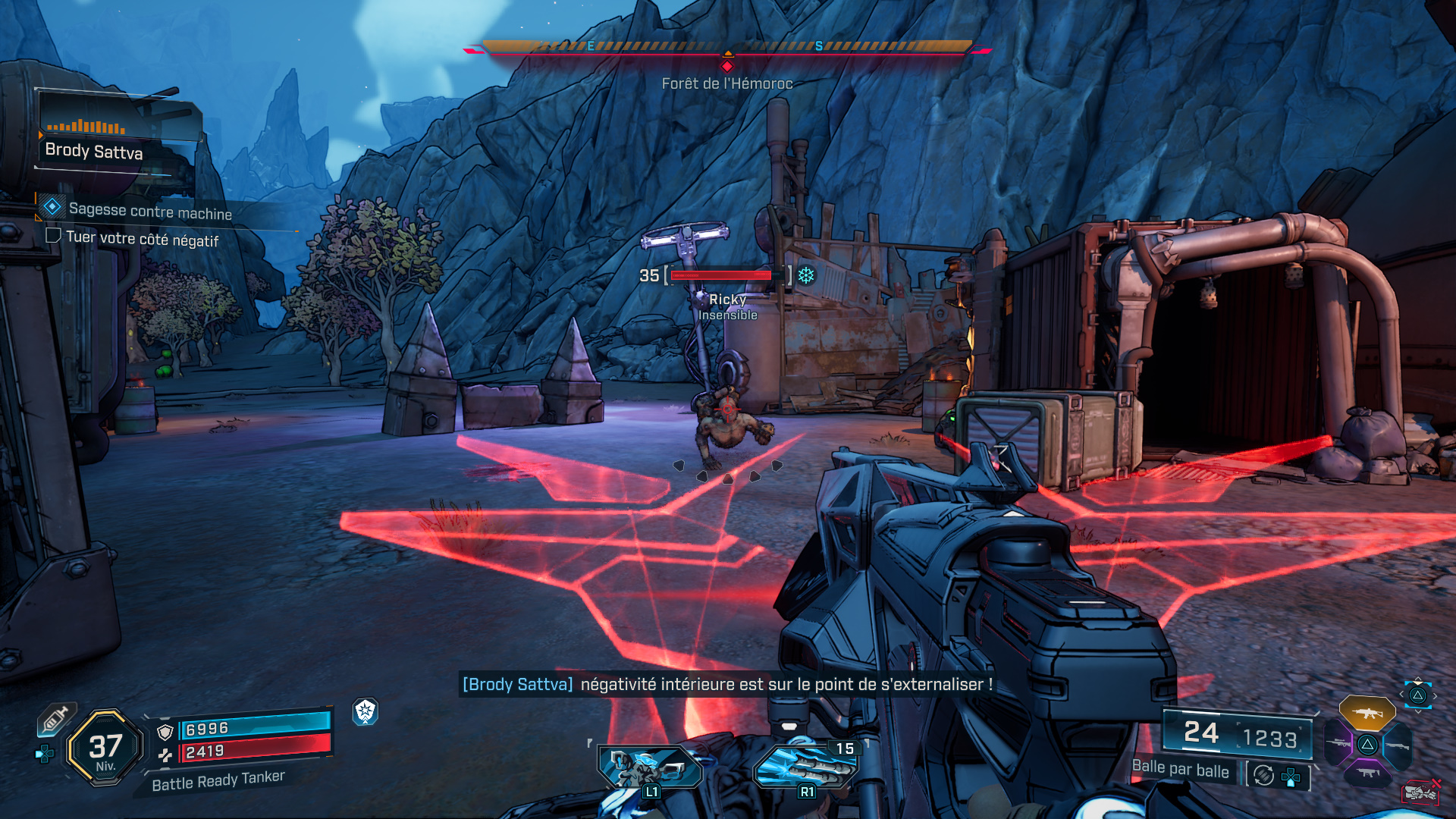Toggle the weapon fire mode swap icon
Image resolution: width=1456 pixels, height=819 pixels.
tap(1263, 775)
